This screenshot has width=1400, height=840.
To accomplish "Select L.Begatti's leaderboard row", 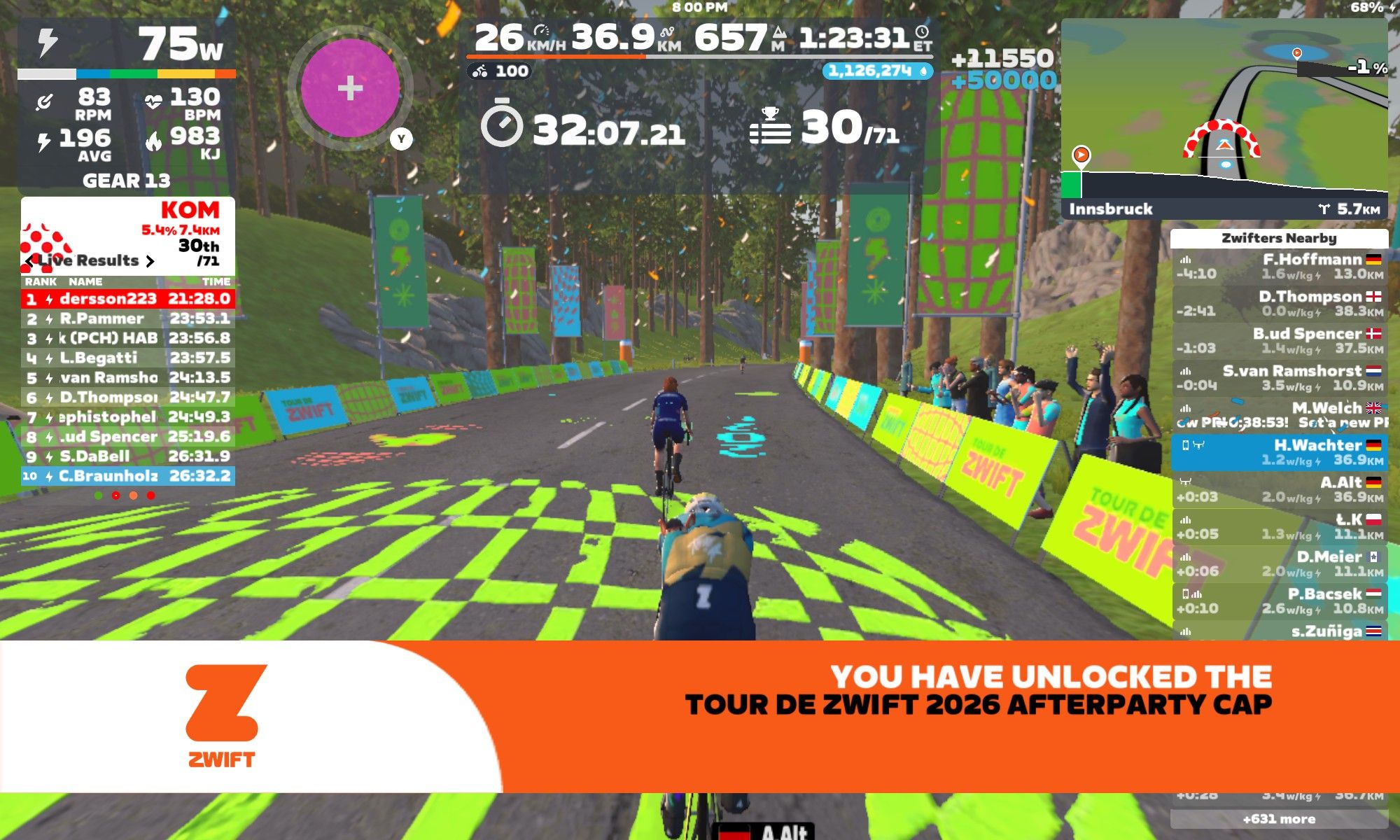I will (128, 358).
